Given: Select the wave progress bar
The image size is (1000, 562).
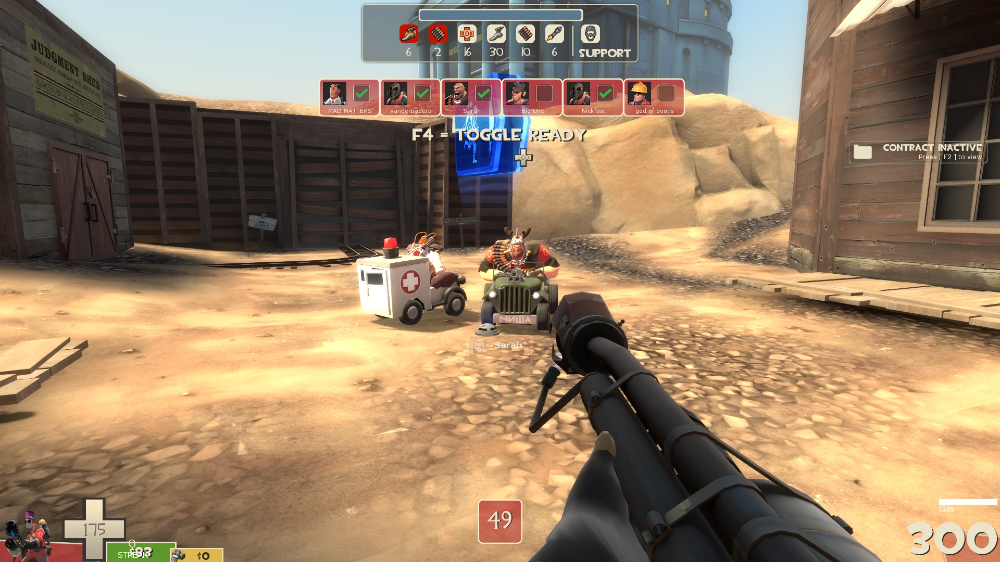Looking at the screenshot, I should point(500,15).
